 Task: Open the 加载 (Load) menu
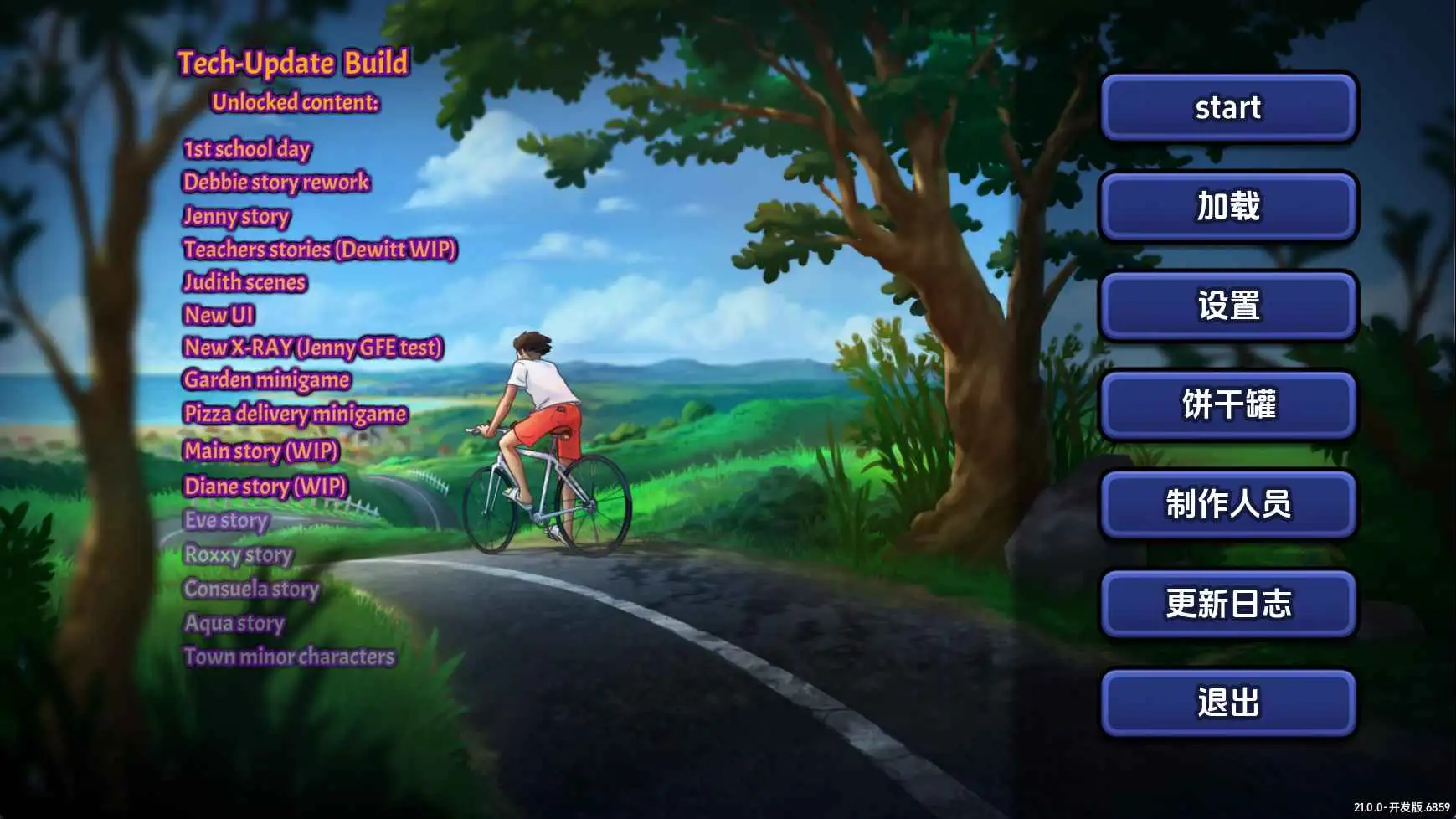tap(1227, 208)
